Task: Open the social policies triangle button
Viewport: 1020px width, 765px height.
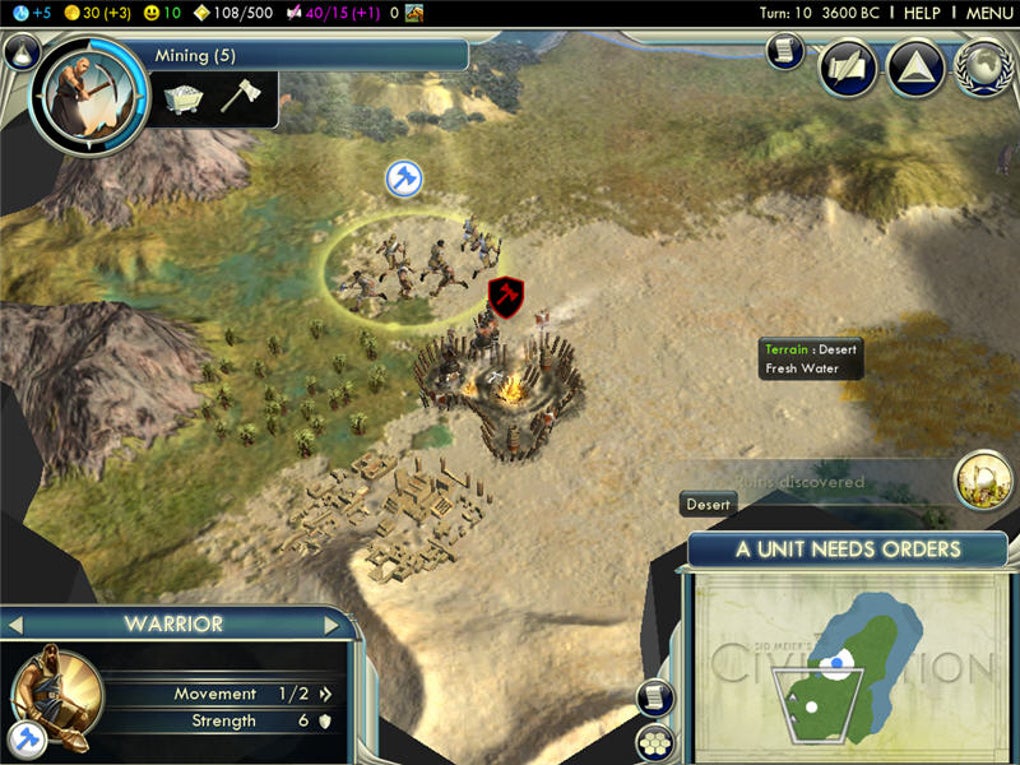Action: coord(915,68)
